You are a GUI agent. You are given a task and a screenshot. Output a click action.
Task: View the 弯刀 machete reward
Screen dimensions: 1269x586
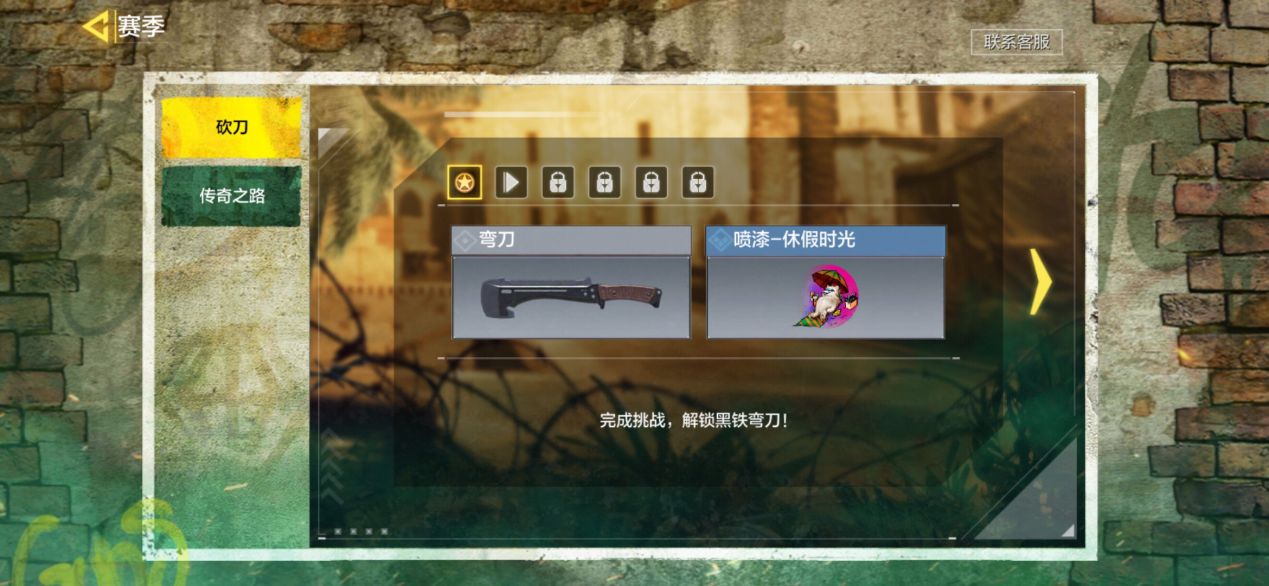(x=571, y=283)
